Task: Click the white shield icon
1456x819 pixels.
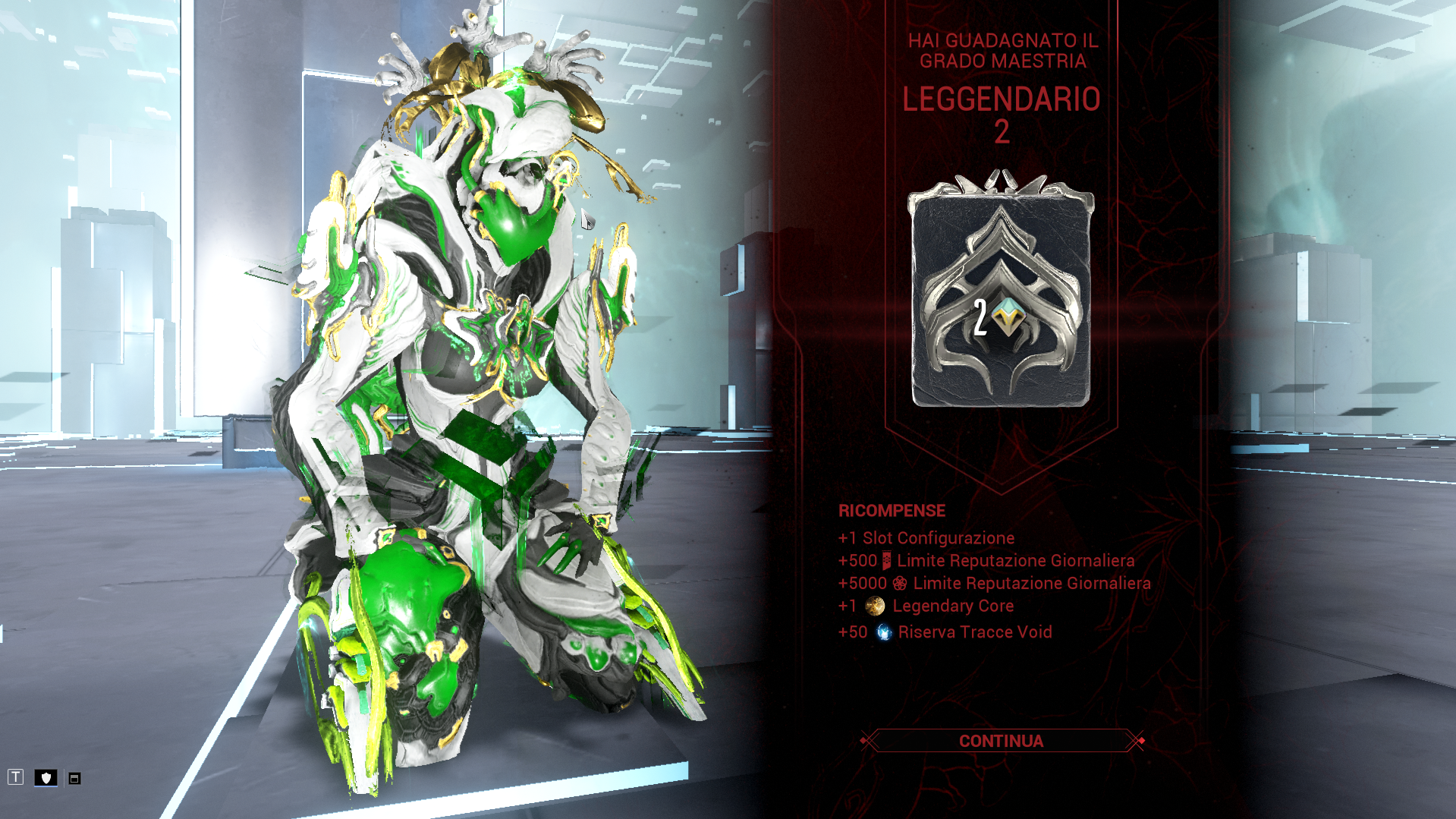Action: (46, 777)
